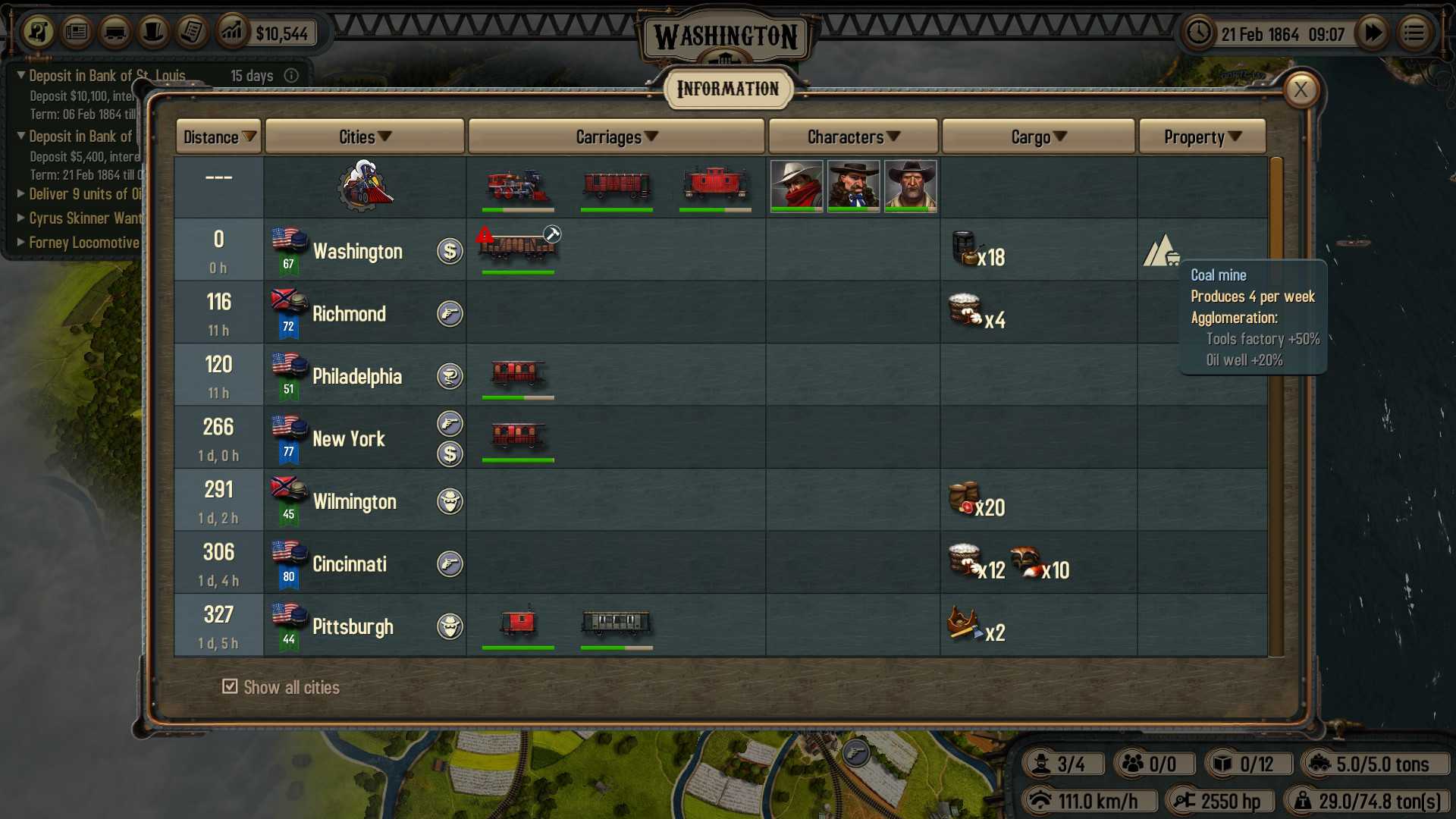Screen dimensions: 1456x819
Task: Open the top hat characters icon
Action: click(x=153, y=33)
